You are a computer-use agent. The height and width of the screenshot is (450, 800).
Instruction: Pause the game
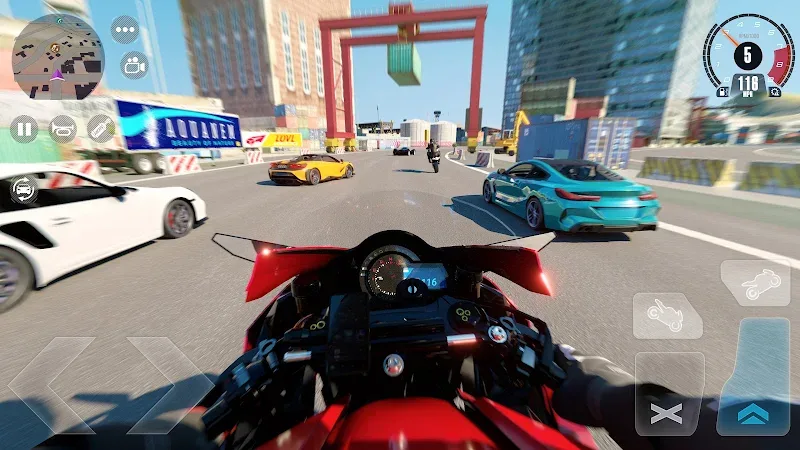pos(24,128)
